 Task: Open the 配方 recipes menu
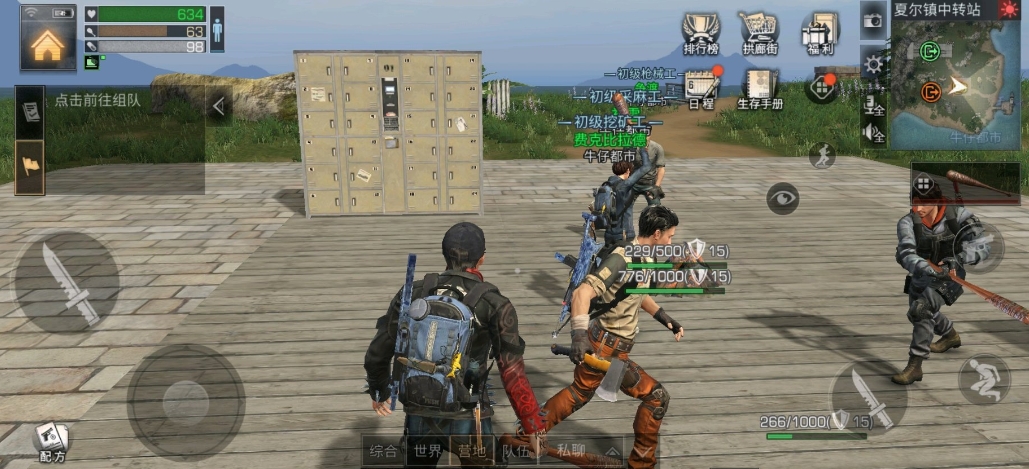[x=51, y=441]
